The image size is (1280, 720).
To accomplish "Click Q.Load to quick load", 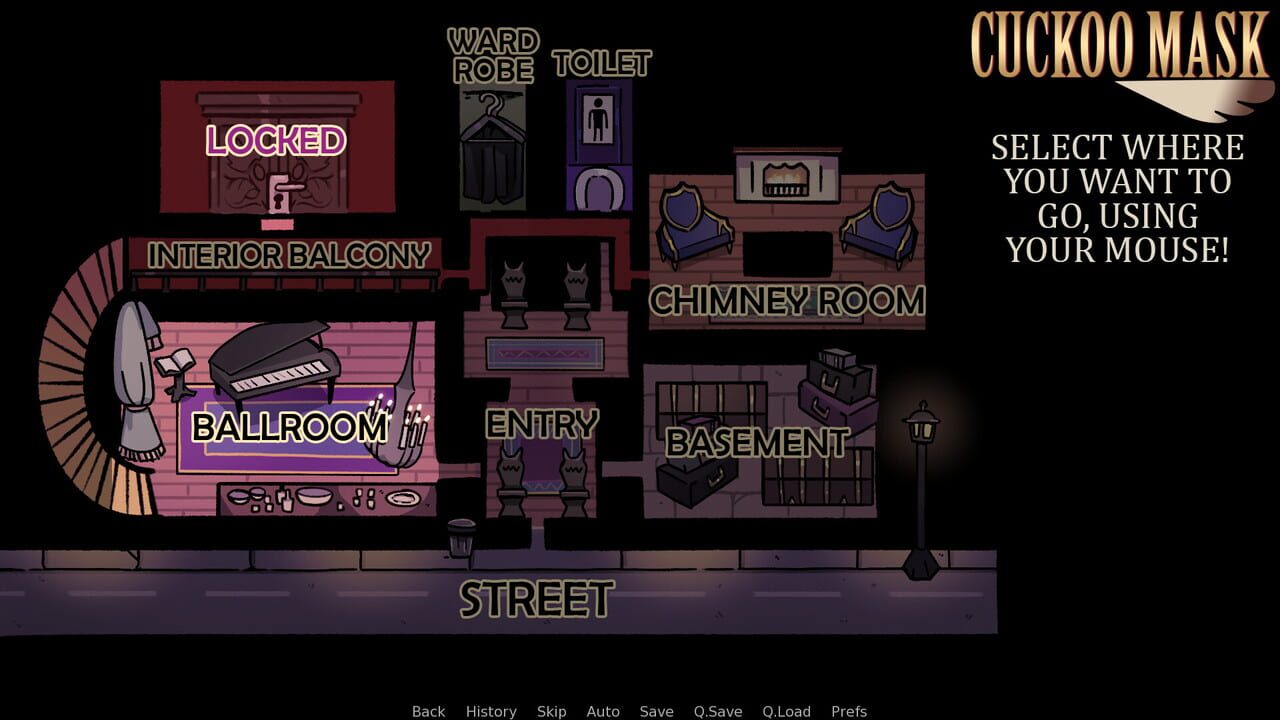I will tap(786, 711).
